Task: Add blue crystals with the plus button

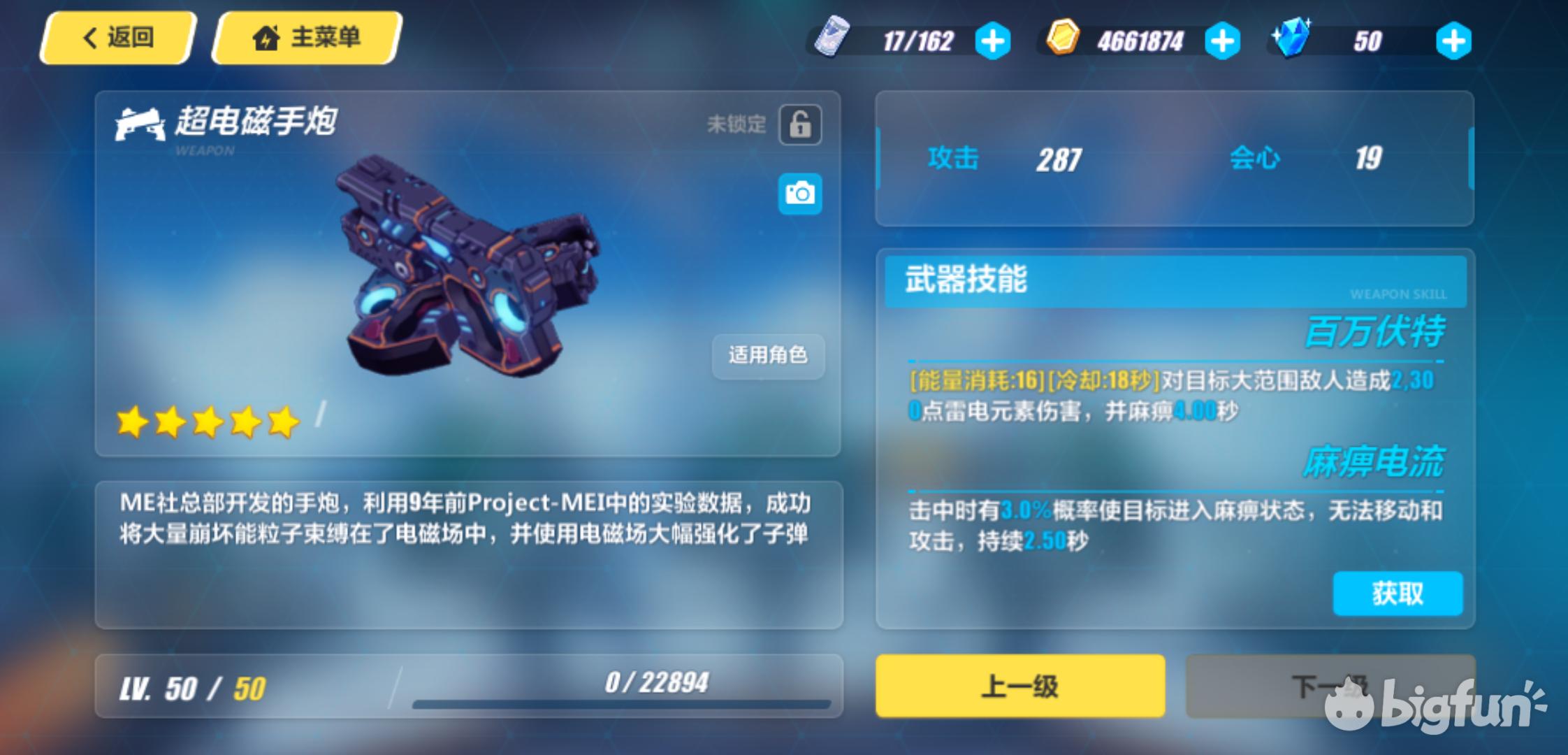Action: pyautogui.click(x=1453, y=41)
